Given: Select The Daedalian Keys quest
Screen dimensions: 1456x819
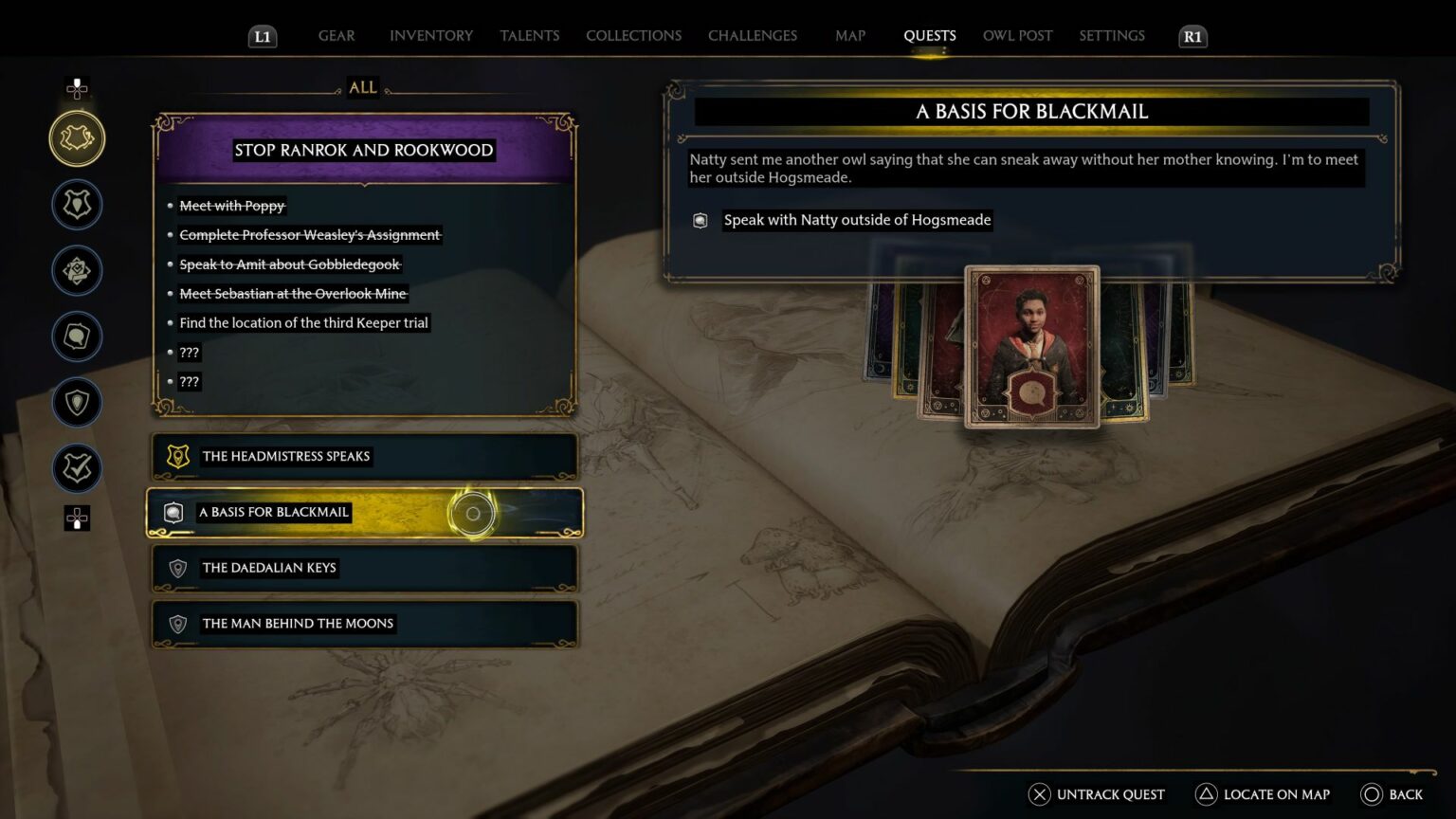Looking at the screenshot, I should 364,569.
